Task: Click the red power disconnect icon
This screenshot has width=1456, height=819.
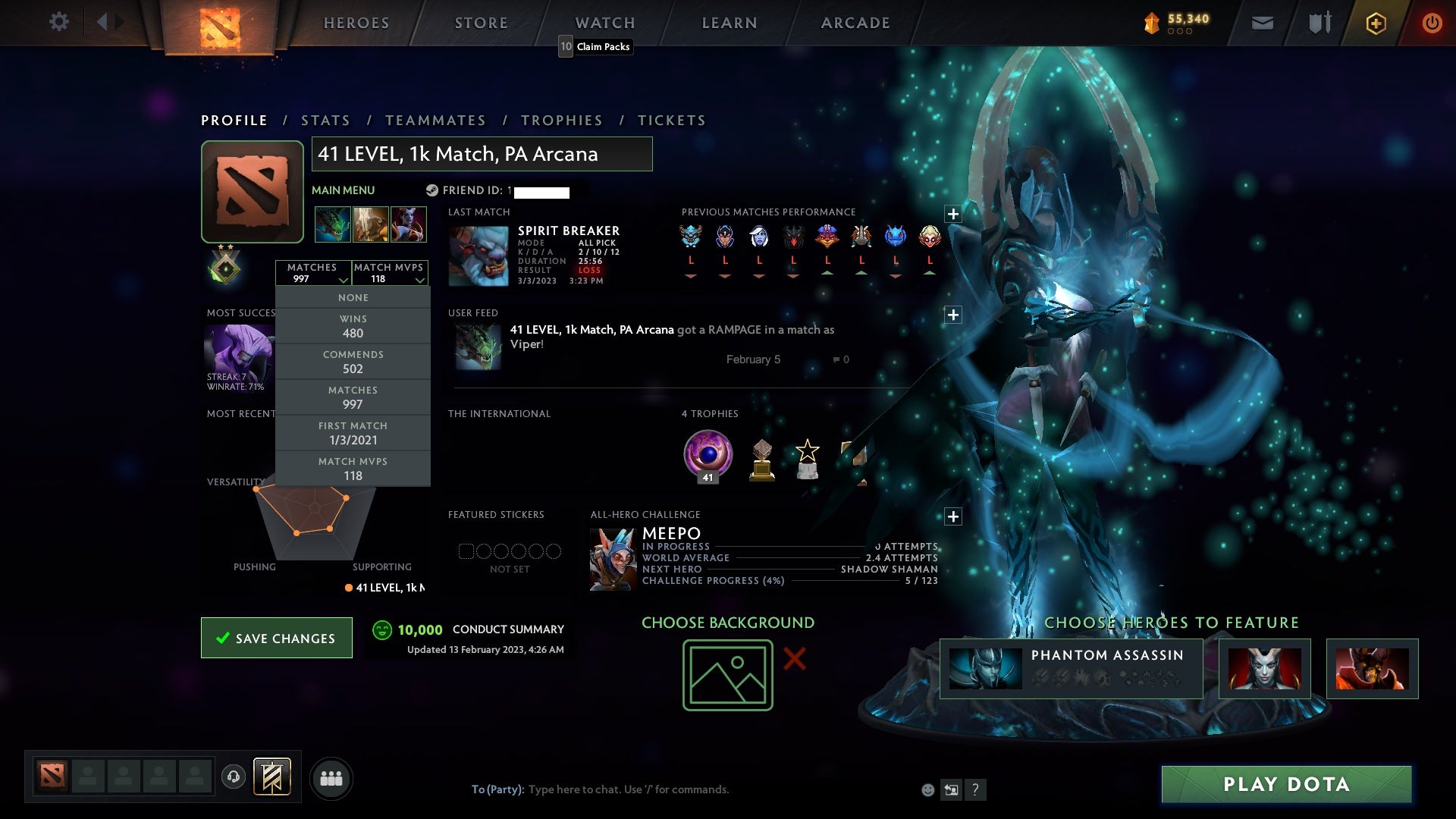Action: (x=1432, y=23)
